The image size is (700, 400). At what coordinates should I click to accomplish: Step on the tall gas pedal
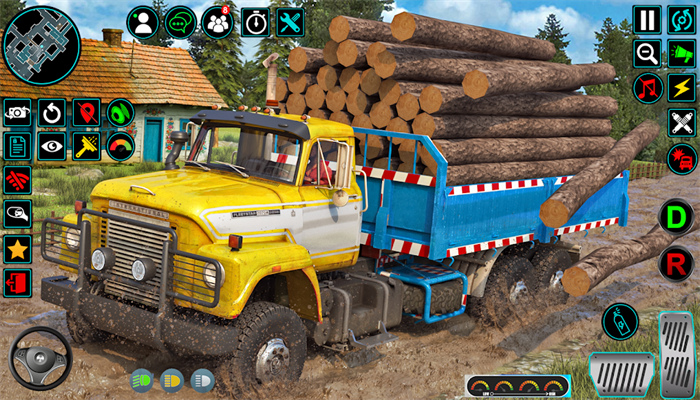(679, 350)
